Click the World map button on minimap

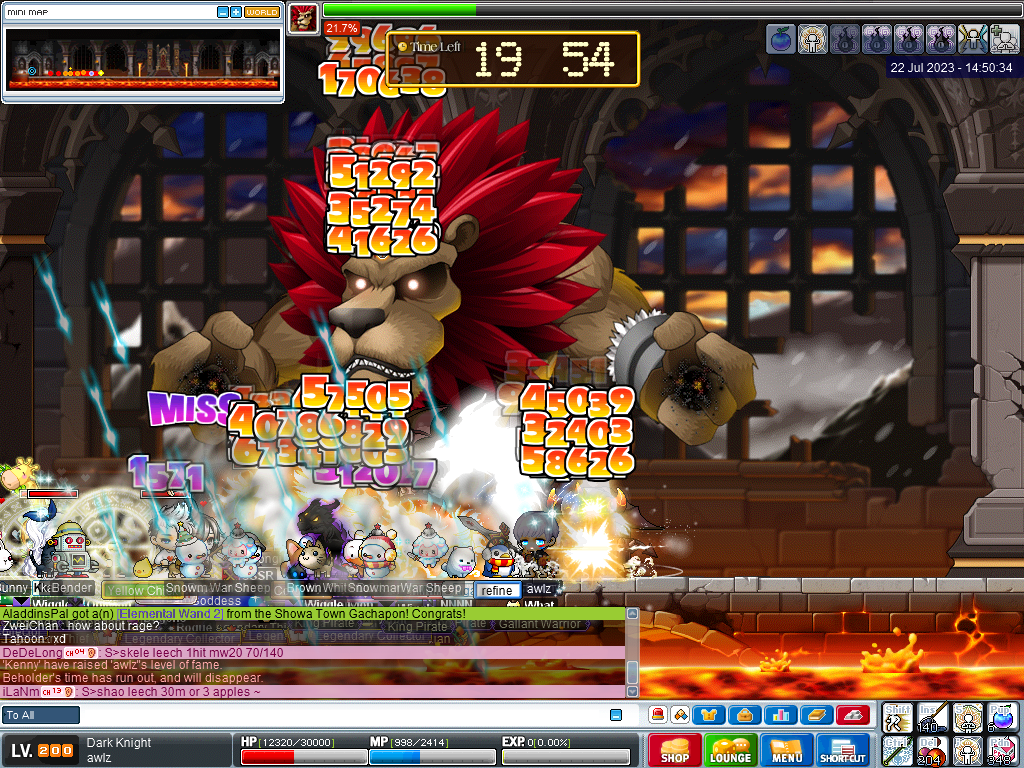point(262,12)
